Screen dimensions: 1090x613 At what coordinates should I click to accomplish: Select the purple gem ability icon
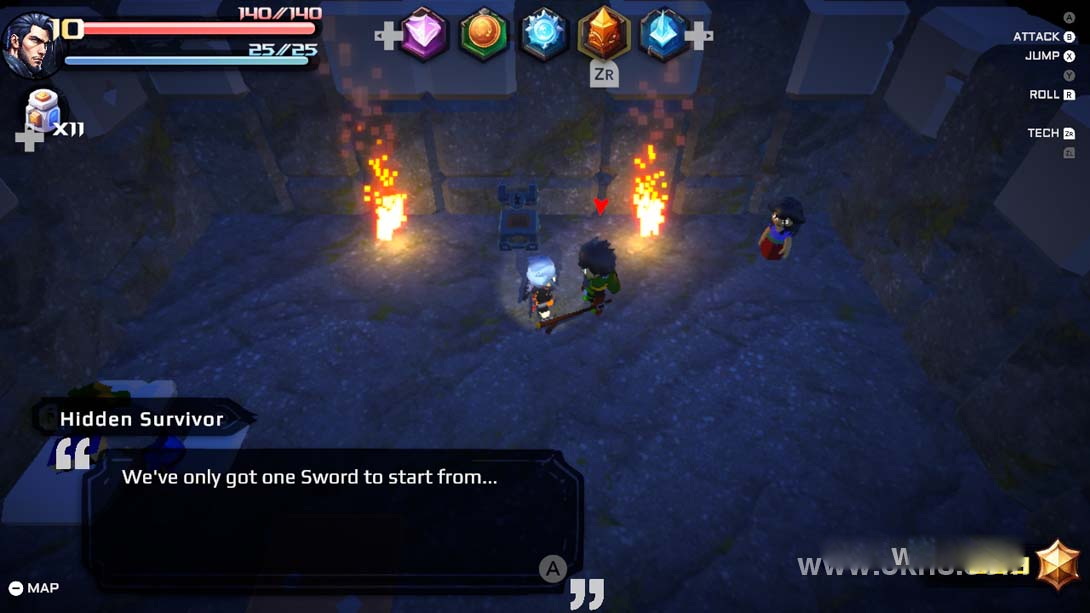click(x=424, y=35)
